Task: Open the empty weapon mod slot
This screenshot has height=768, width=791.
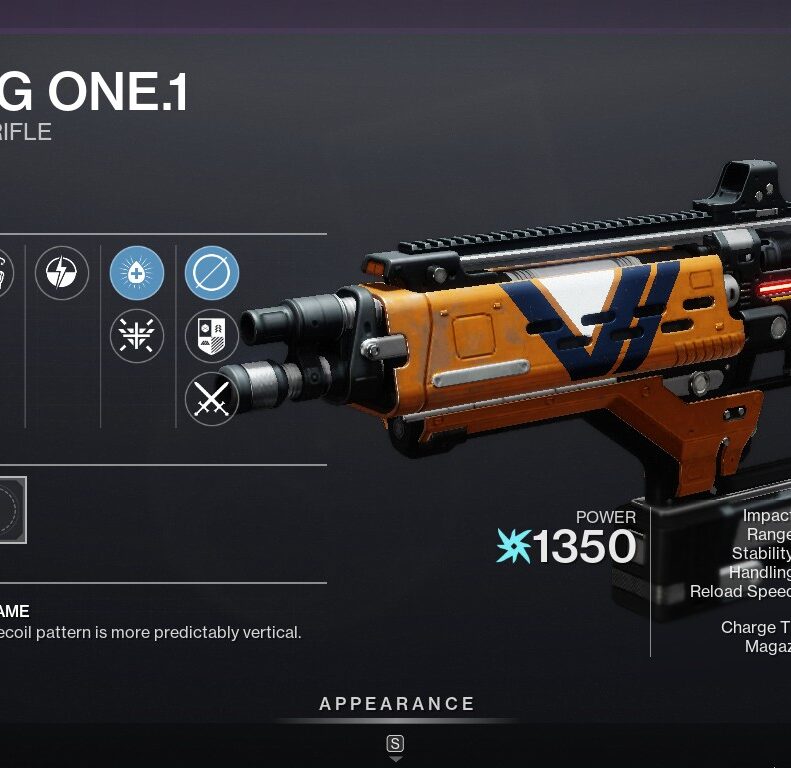Action: [x=10, y=510]
